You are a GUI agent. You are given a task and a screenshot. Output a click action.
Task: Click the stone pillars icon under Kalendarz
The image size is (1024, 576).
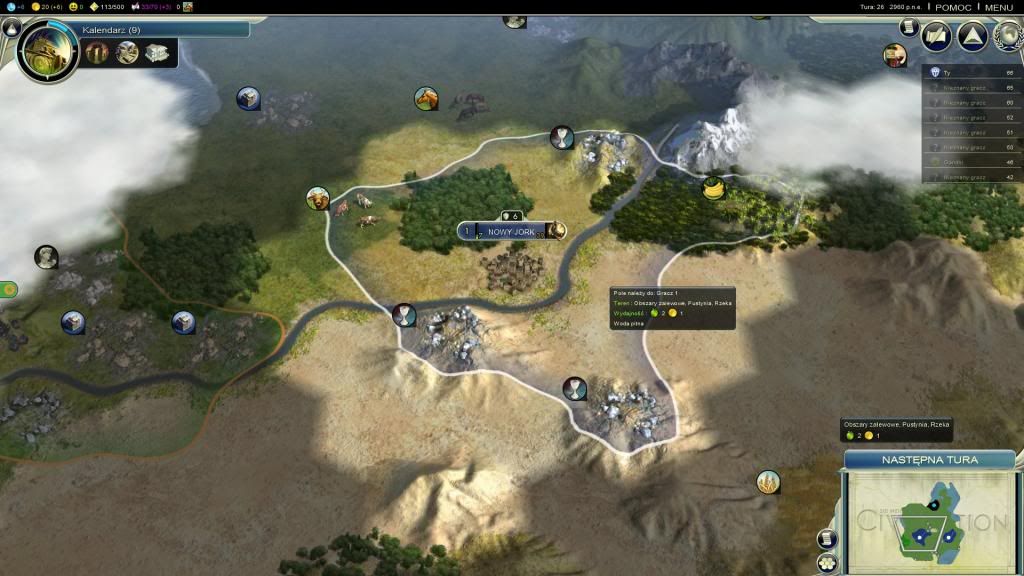click(x=98, y=52)
